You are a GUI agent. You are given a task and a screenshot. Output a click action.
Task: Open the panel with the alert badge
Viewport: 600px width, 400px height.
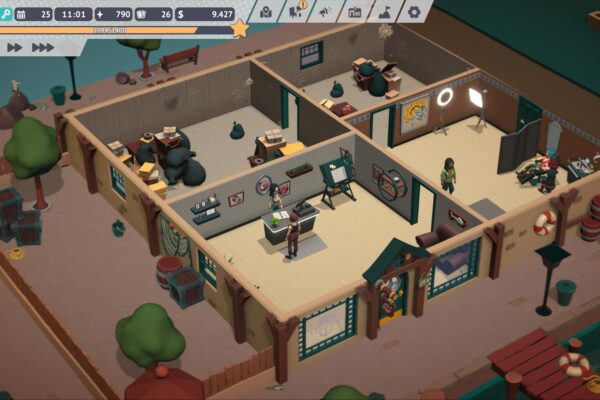(x=296, y=12)
